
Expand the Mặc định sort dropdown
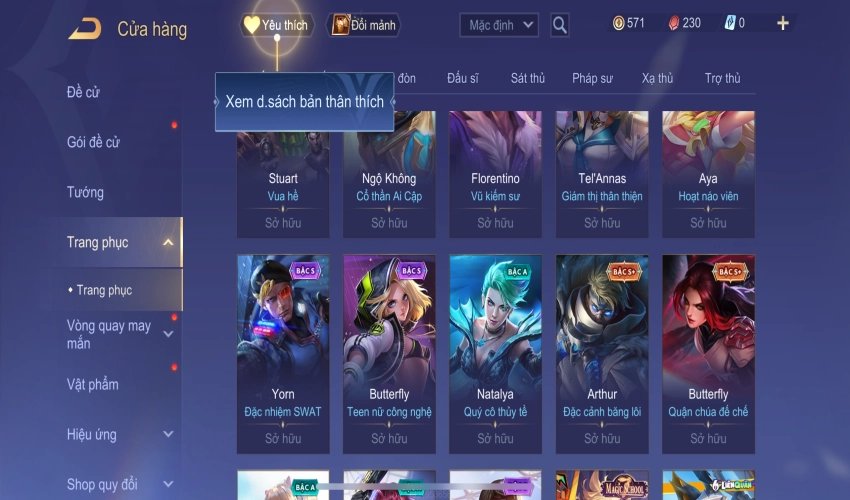[x=499, y=25]
